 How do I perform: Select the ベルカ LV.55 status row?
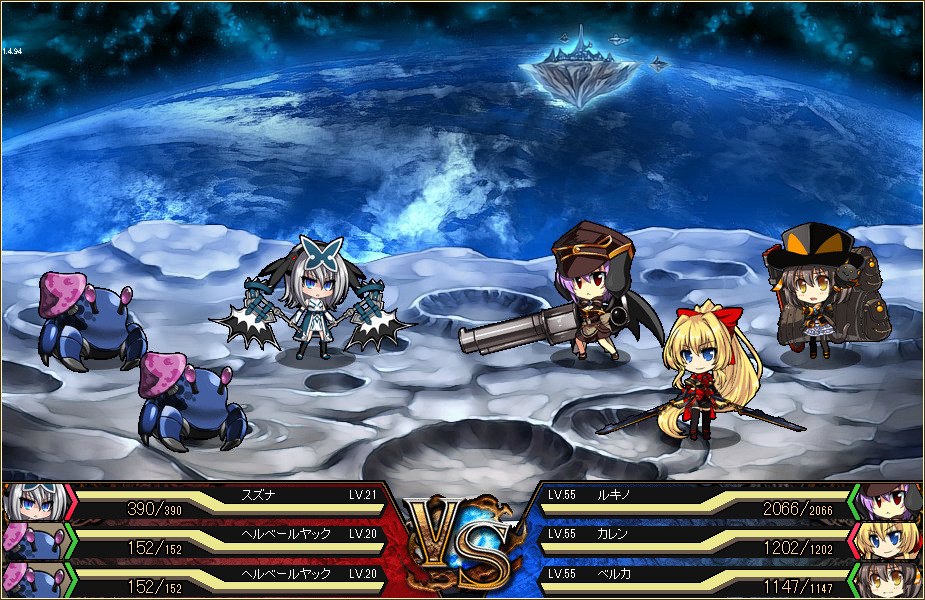[690, 580]
